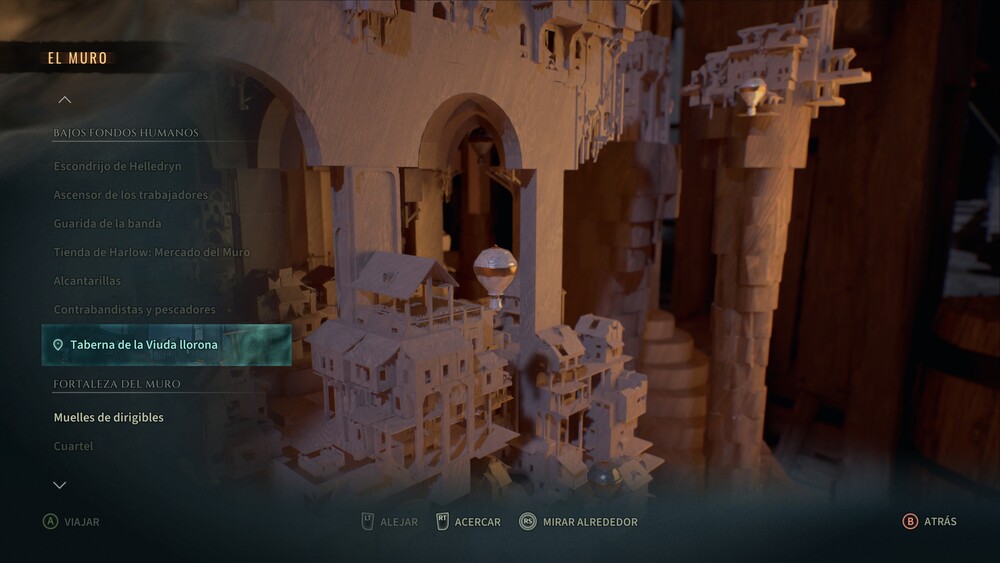Click the down arrow below the list
Viewport: 1000px width, 563px height.
pyautogui.click(x=60, y=485)
